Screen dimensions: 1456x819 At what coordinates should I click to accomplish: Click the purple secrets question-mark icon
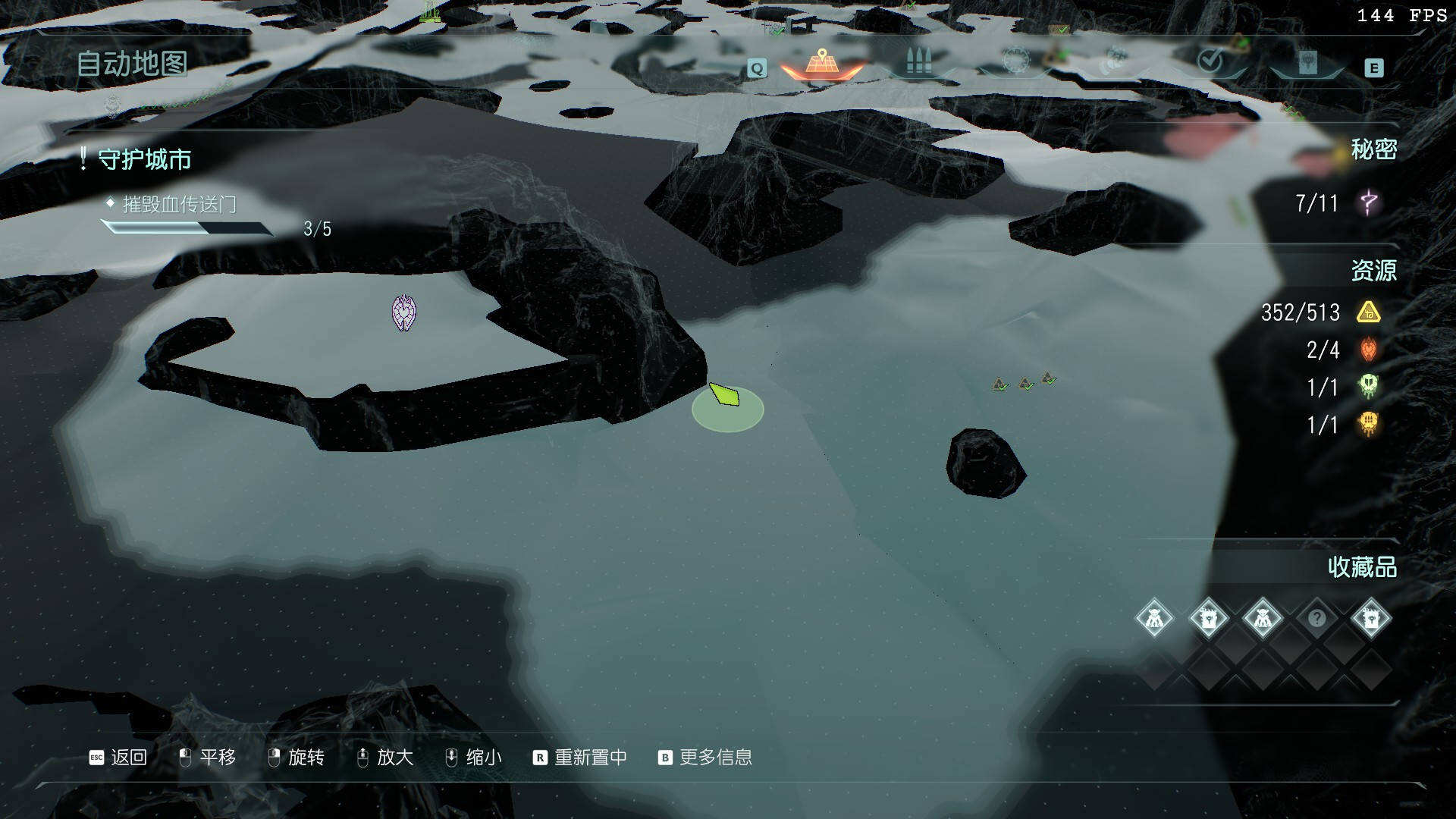(x=1369, y=202)
